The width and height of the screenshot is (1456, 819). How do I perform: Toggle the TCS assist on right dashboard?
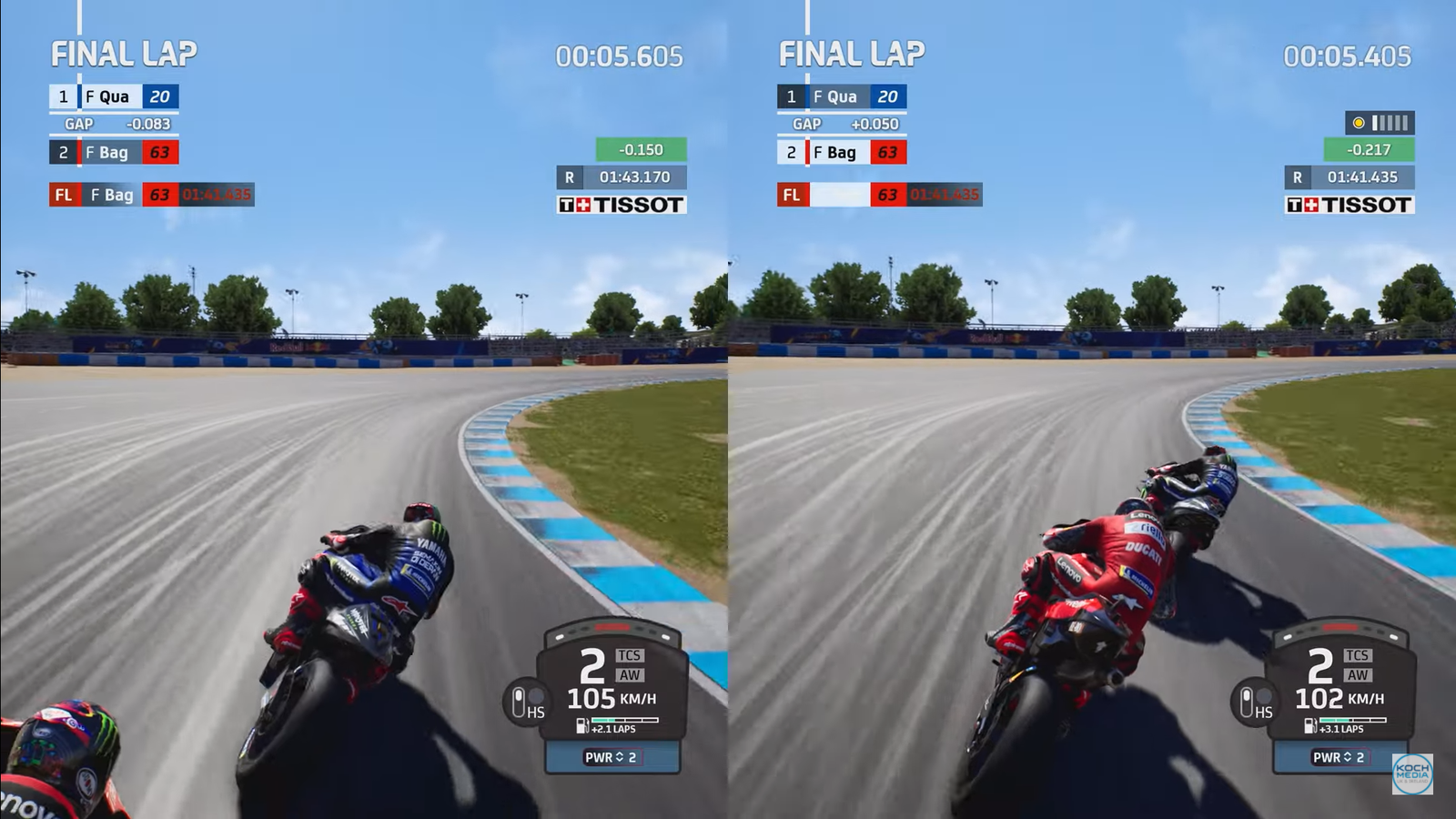coord(1360,654)
